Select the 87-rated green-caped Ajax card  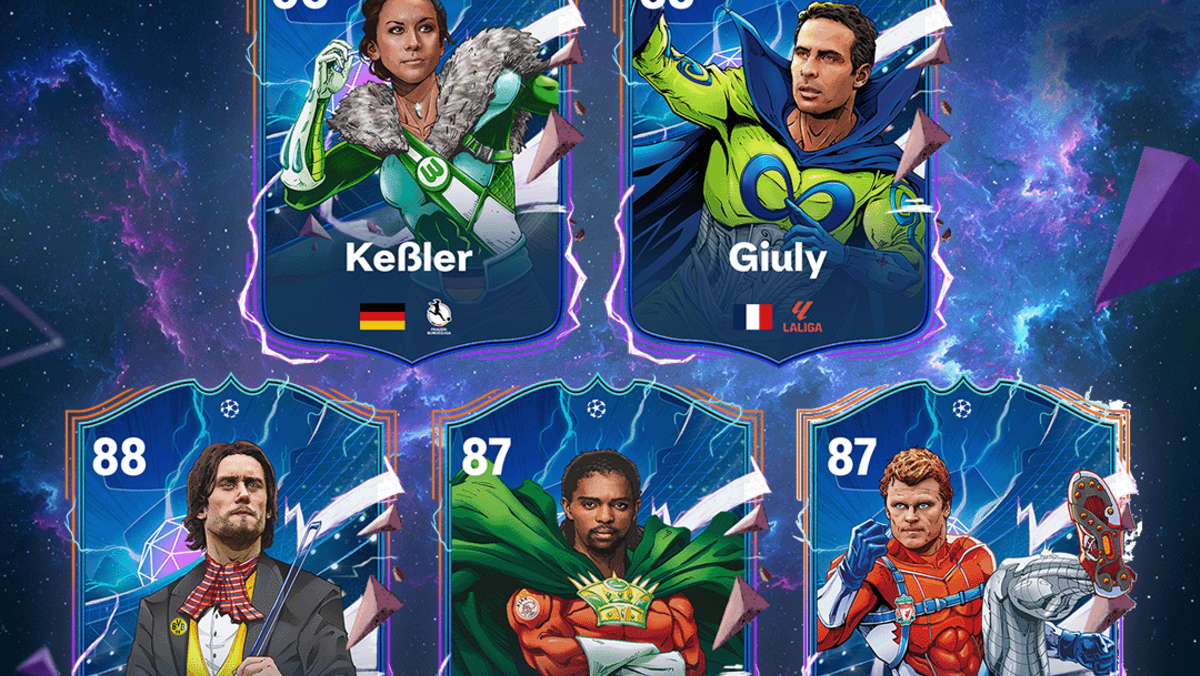[x=596, y=540]
